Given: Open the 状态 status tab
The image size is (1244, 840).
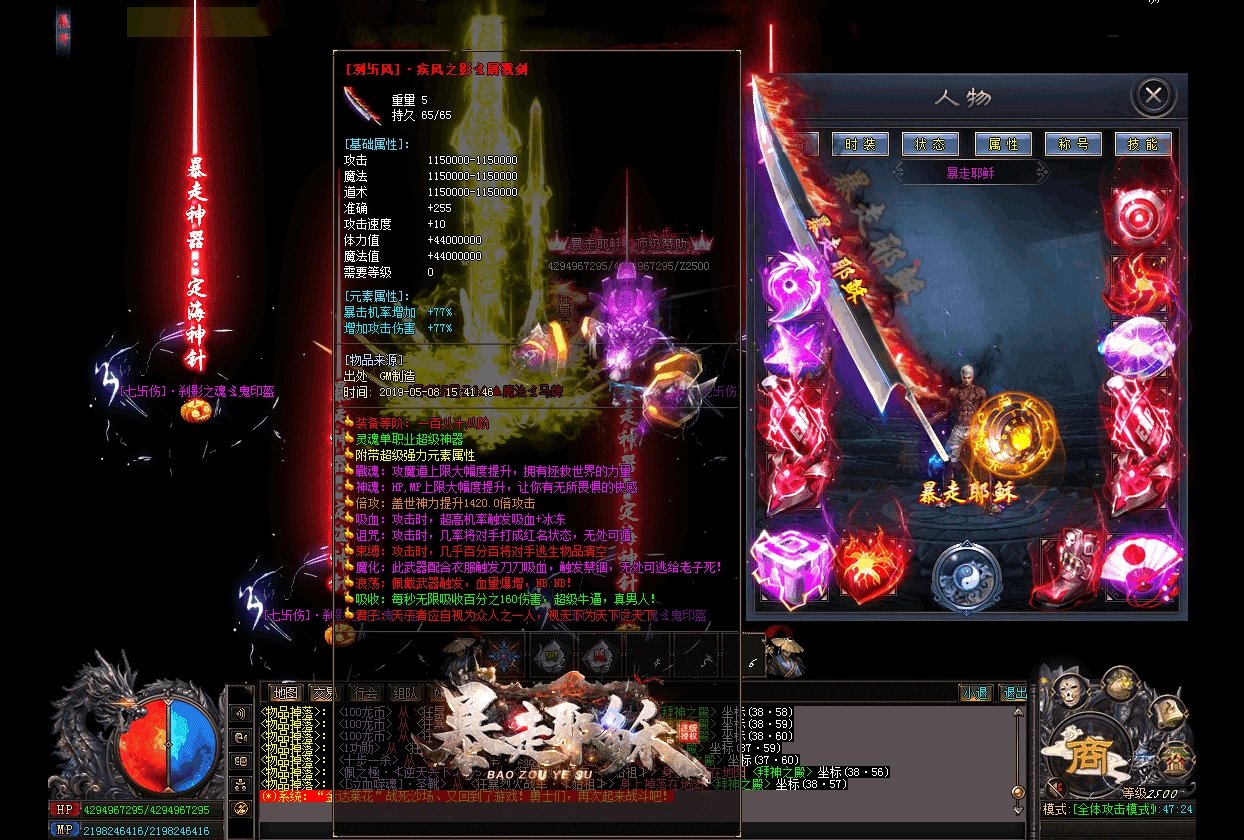Looking at the screenshot, I should tap(930, 144).
